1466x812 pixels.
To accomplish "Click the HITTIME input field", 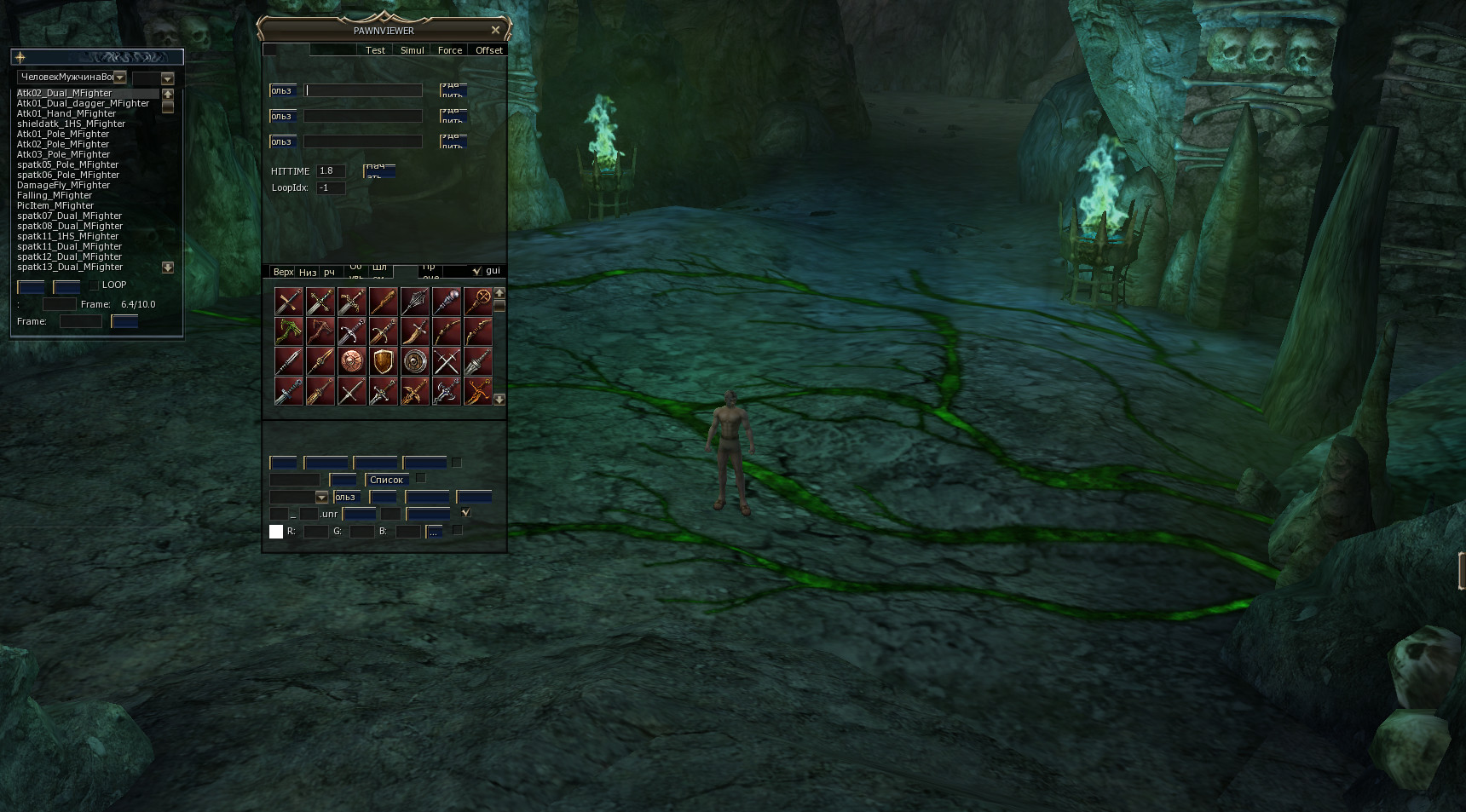I will [x=330, y=171].
